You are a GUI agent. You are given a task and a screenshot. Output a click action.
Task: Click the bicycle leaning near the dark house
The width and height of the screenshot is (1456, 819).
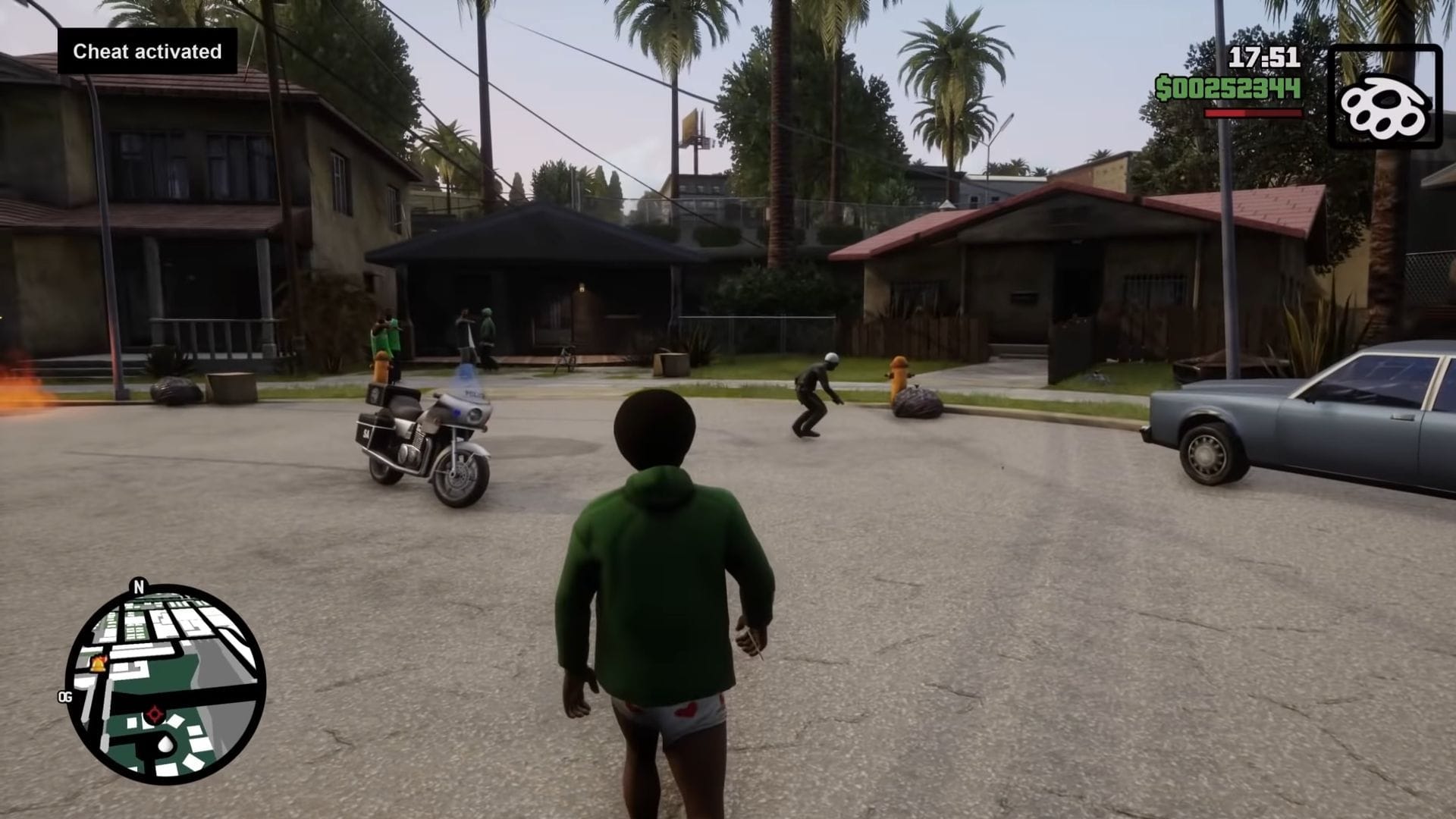click(565, 356)
